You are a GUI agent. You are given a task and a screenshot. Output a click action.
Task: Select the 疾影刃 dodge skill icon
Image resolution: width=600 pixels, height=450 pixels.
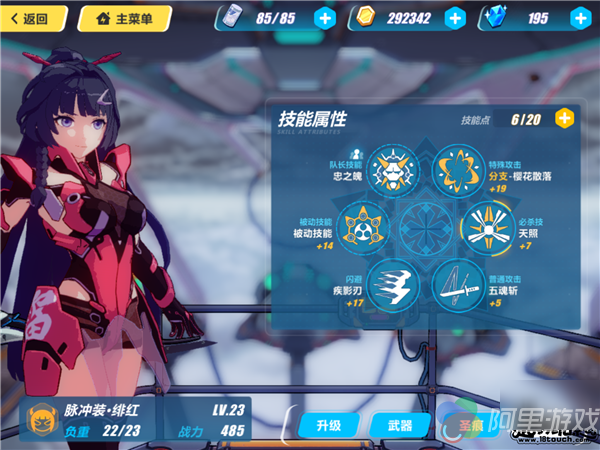(391, 284)
